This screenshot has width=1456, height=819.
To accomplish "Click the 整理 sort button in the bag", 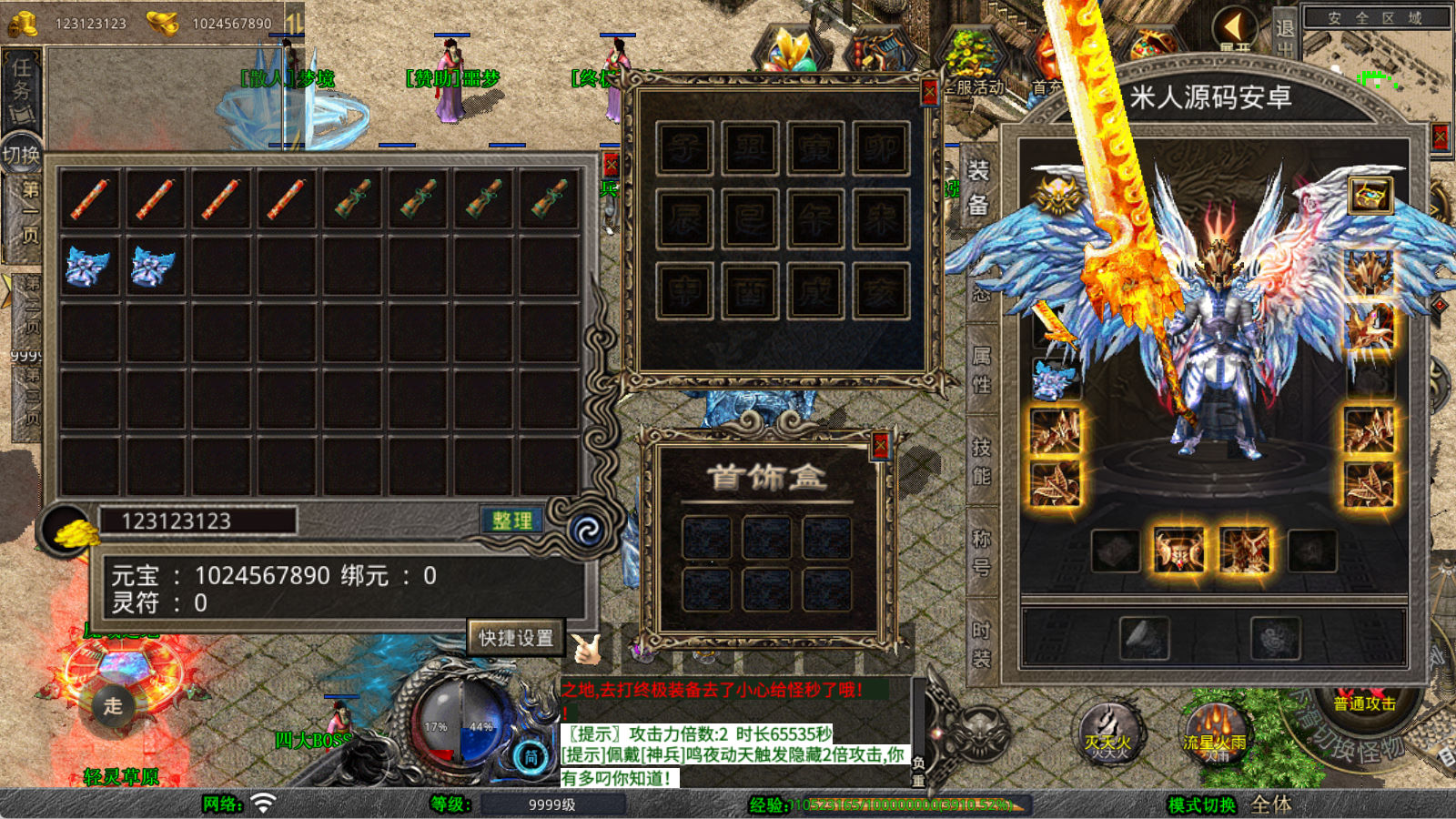I will coord(511,521).
